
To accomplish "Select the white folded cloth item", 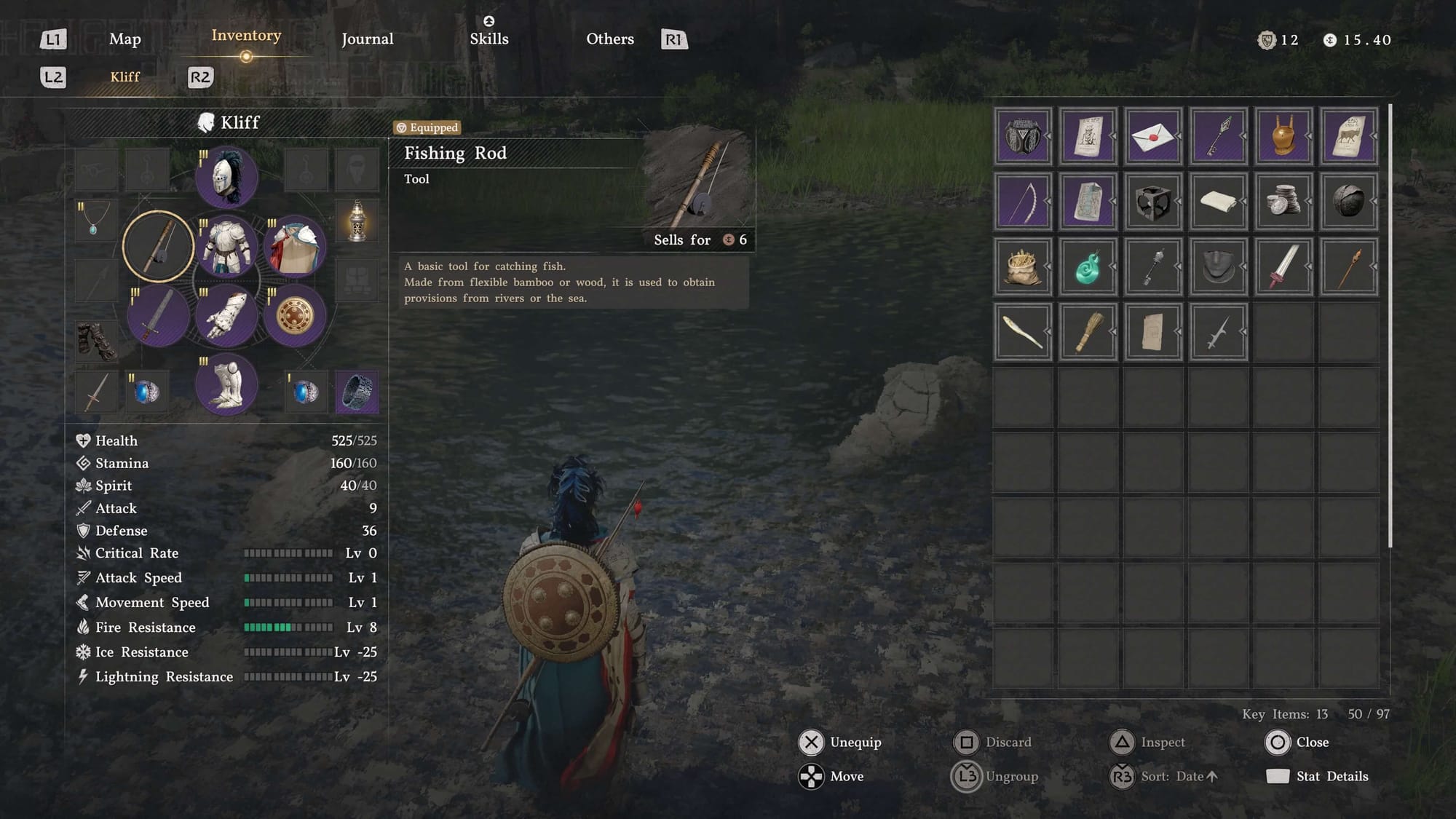I will (x=1218, y=202).
